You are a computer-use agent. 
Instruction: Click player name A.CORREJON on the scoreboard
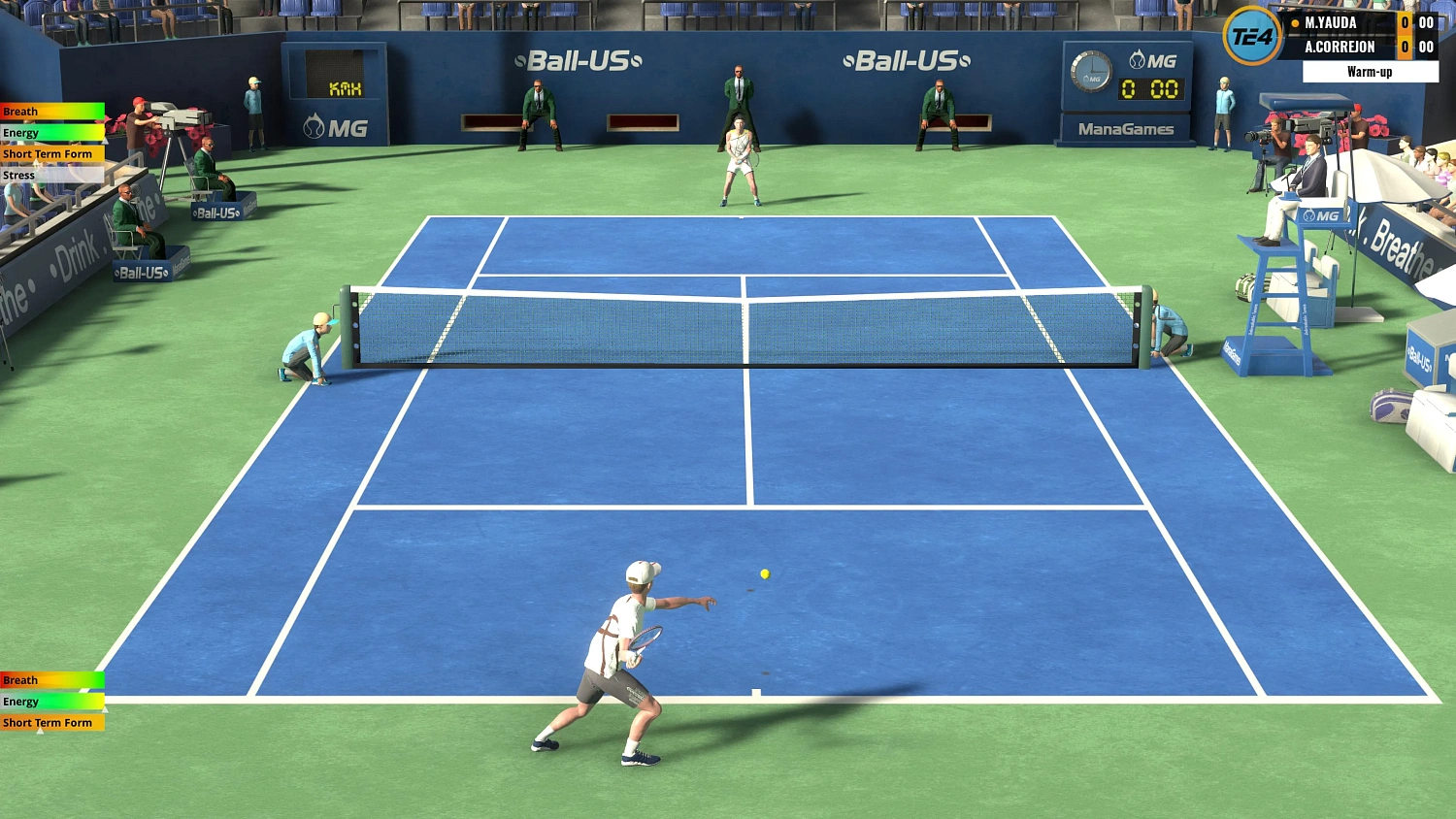point(1340,47)
